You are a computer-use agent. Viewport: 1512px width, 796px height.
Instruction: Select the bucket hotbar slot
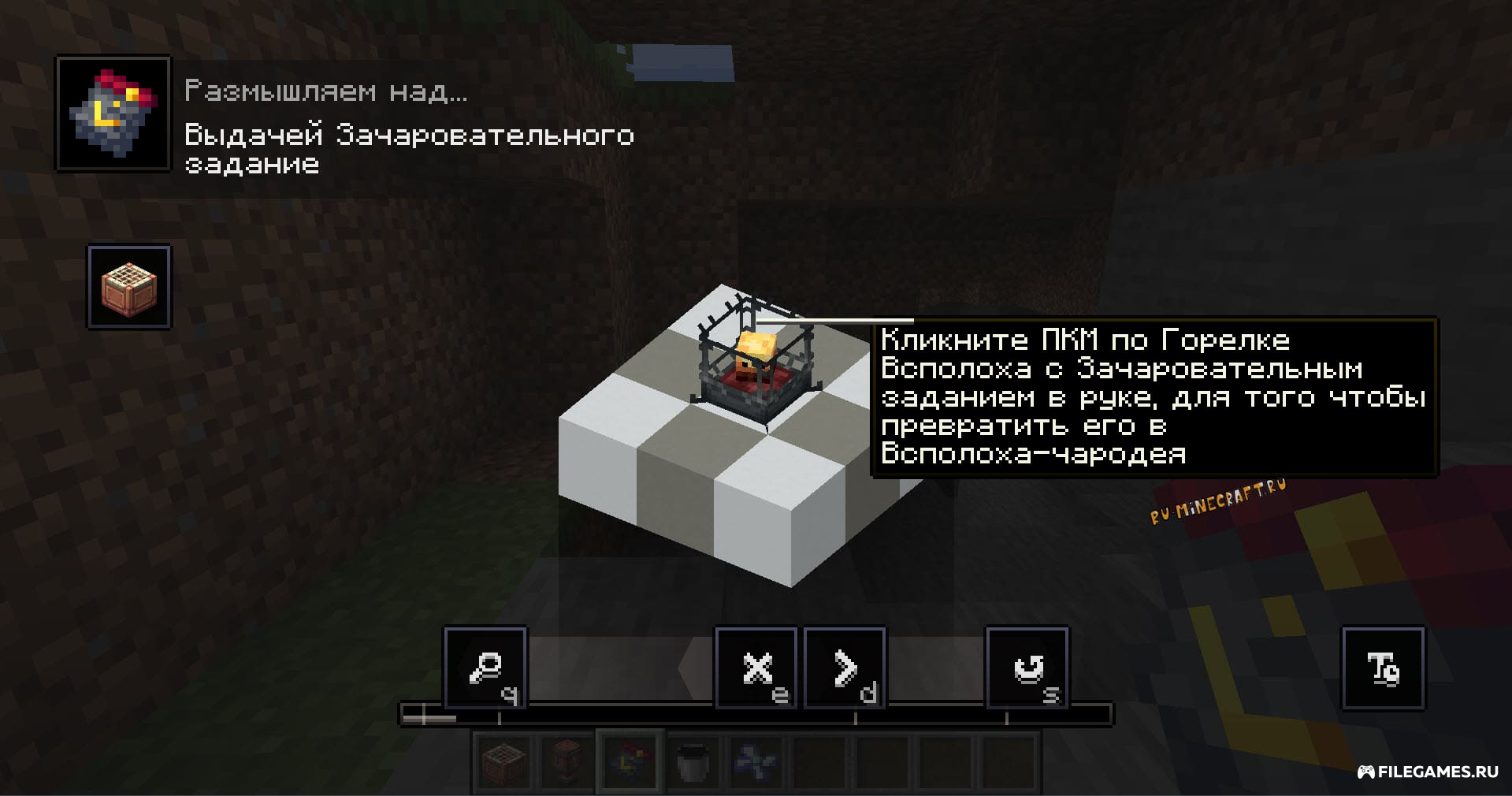pos(693,761)
